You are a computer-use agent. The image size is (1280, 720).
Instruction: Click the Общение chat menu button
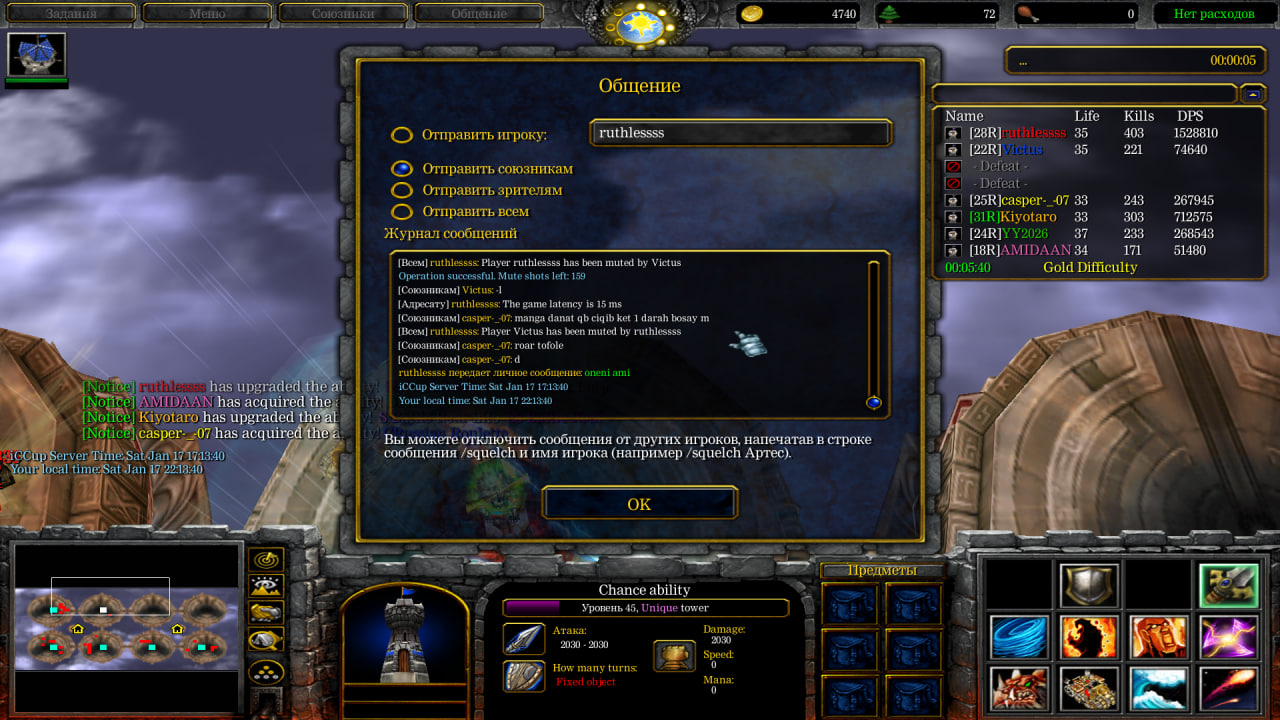[479, 14]
